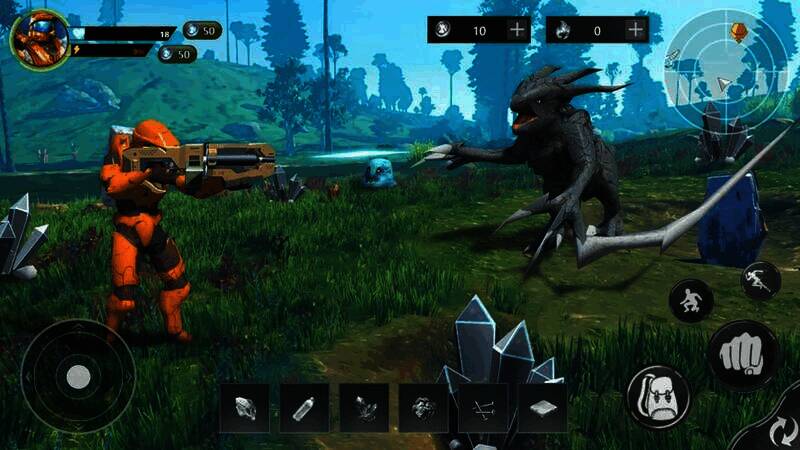Tap the fist punch attack button
The height and width of the screenshot is (450, 800).
click(743, 354)
